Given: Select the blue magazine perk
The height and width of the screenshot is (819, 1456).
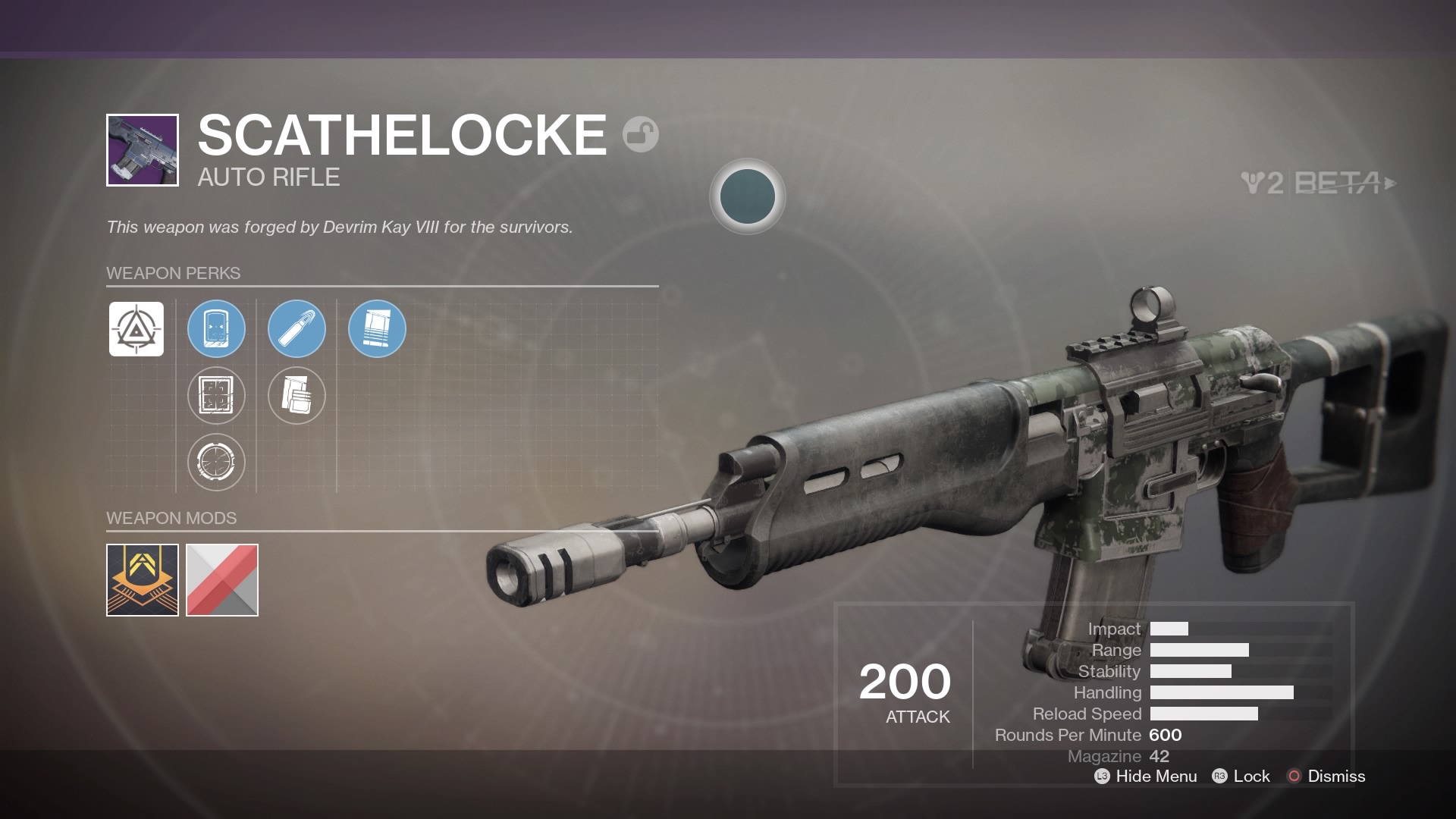Looking at the screenshot, I should 216,328.
